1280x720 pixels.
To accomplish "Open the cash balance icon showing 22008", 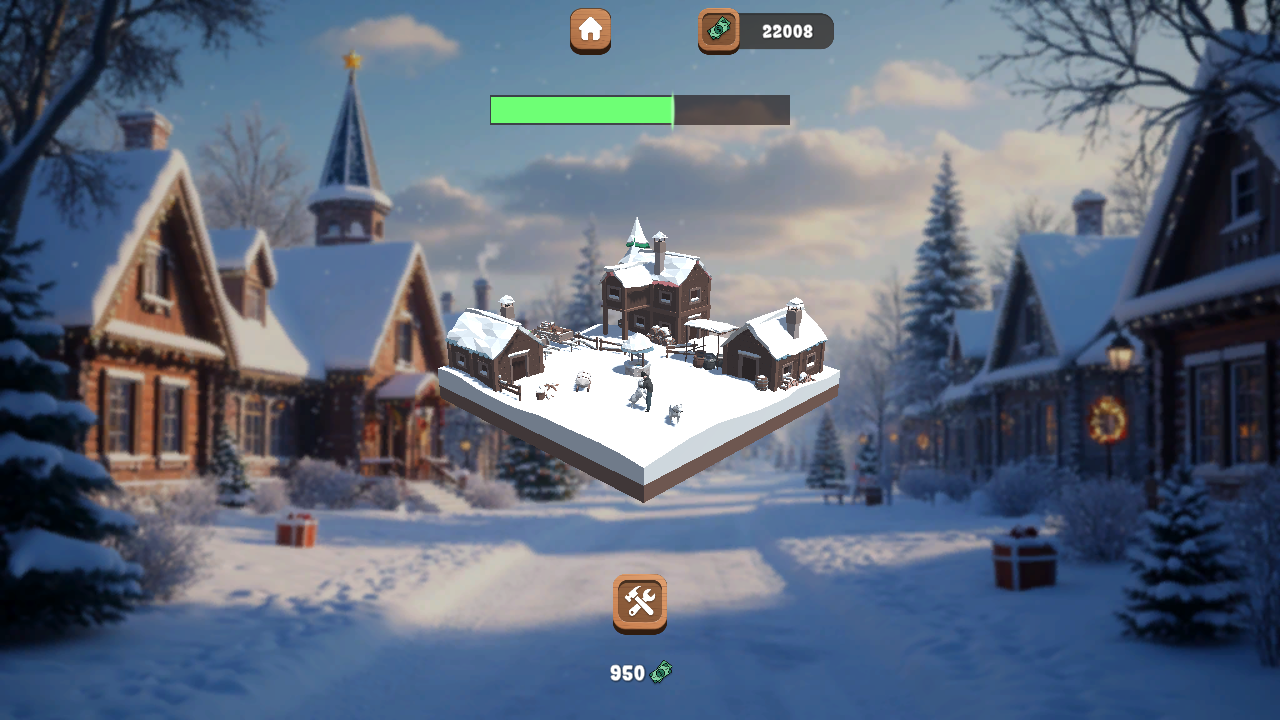I will 717,31.
